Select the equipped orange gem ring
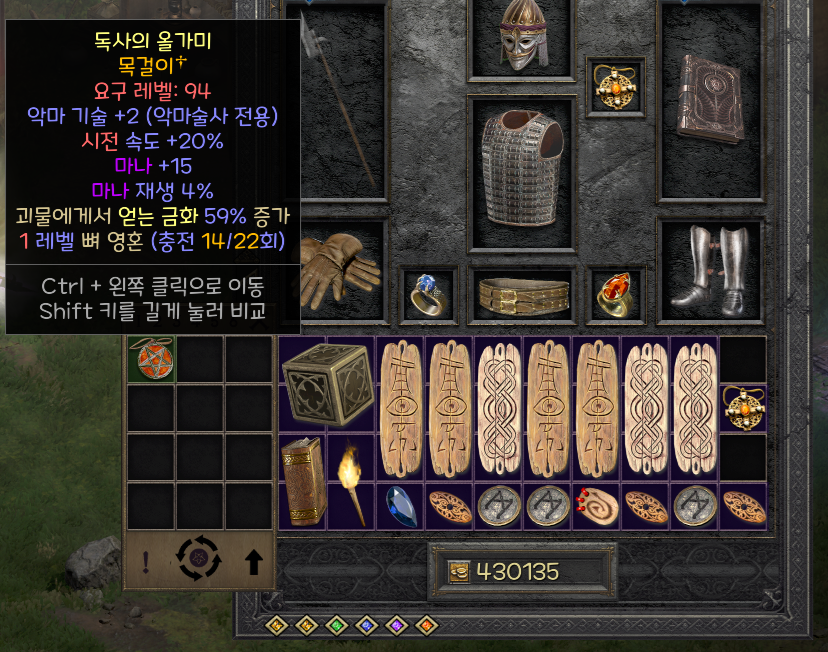Screen dimensions: 828x652 point(612,292)
